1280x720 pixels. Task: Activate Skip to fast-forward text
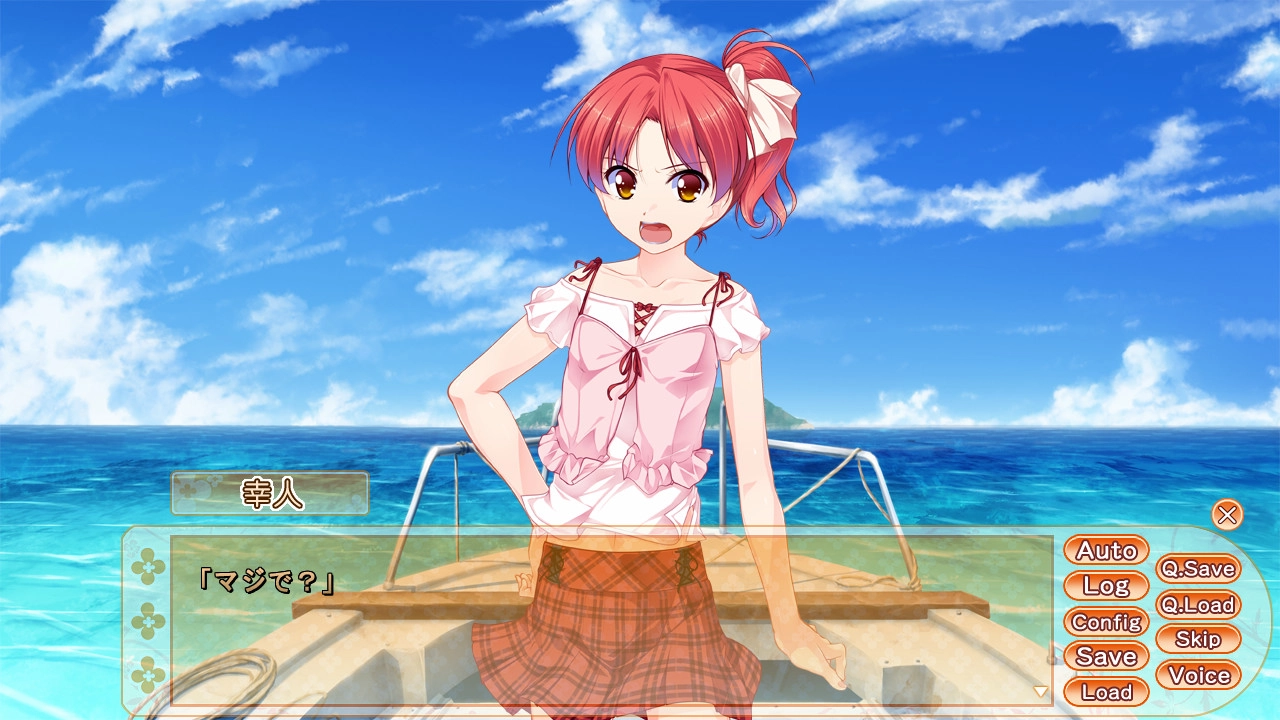point(1197,639)
